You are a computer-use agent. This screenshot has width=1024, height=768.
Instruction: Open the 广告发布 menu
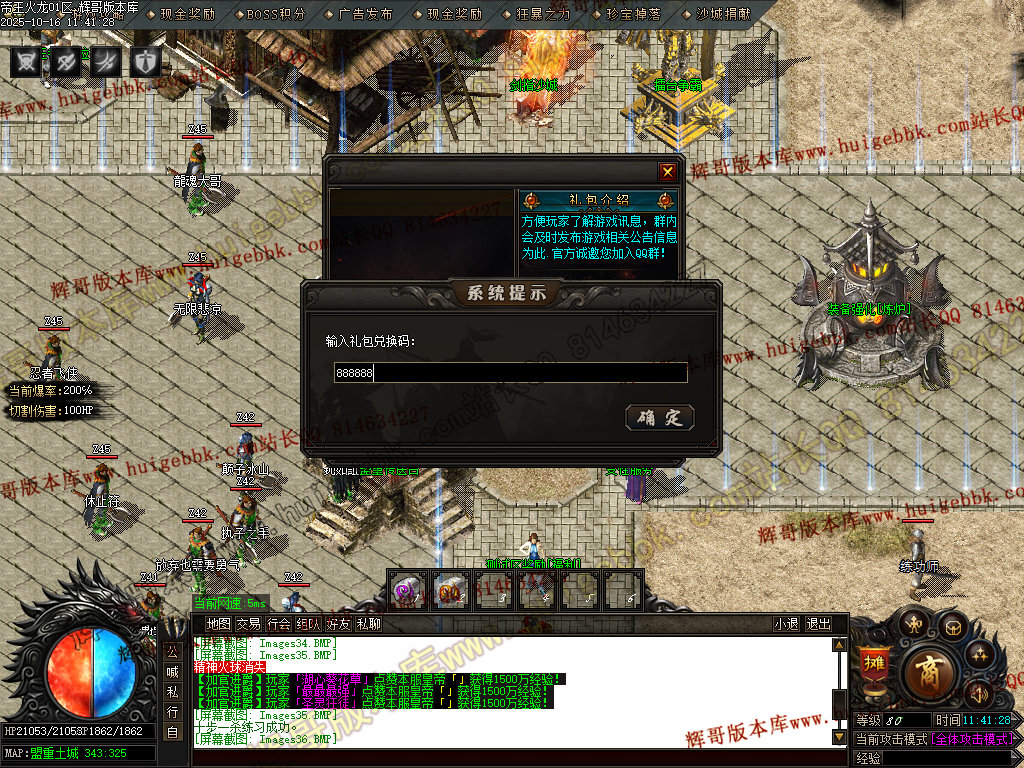click(x=365, y=14)
